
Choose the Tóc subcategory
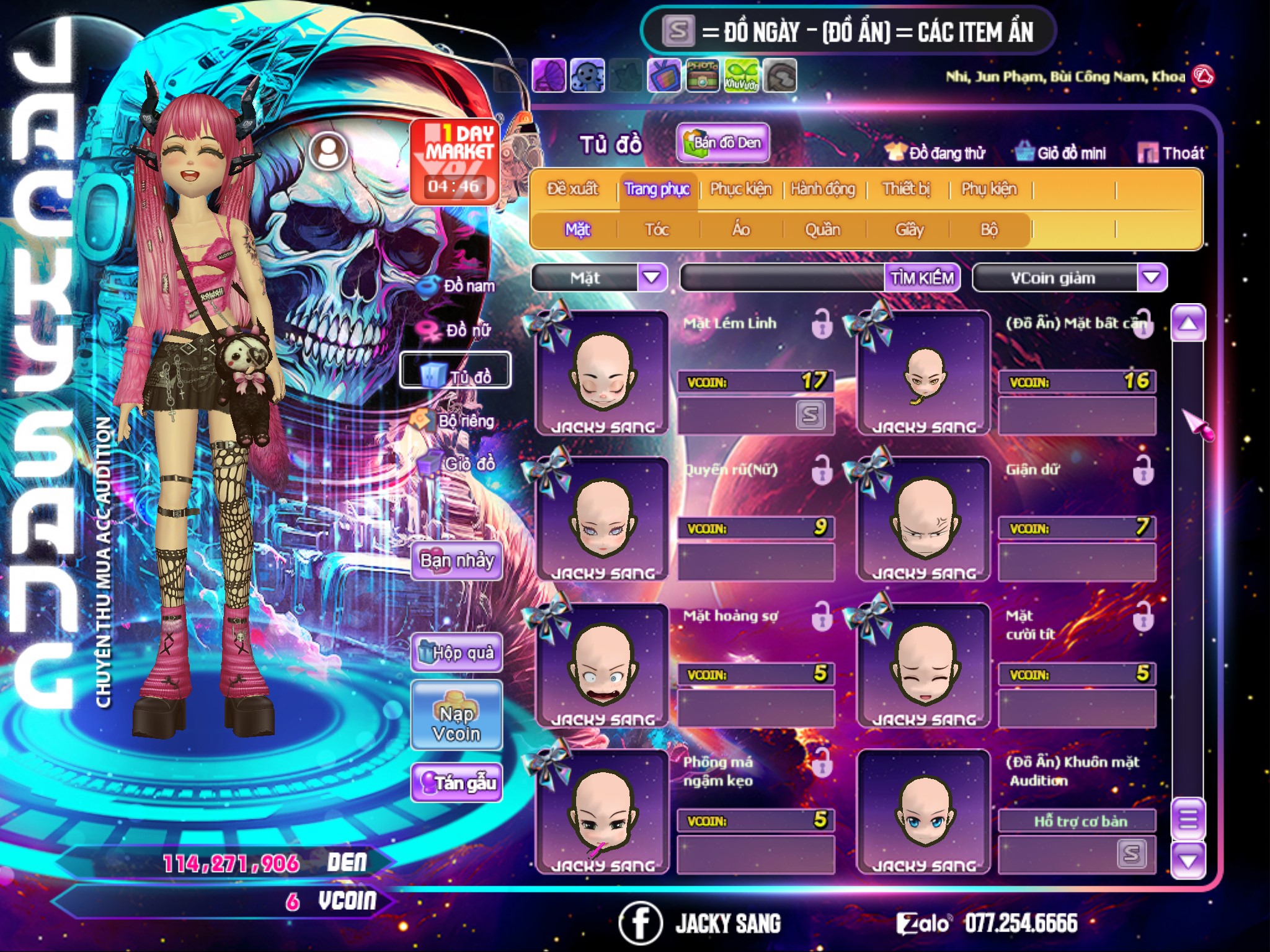657,230
